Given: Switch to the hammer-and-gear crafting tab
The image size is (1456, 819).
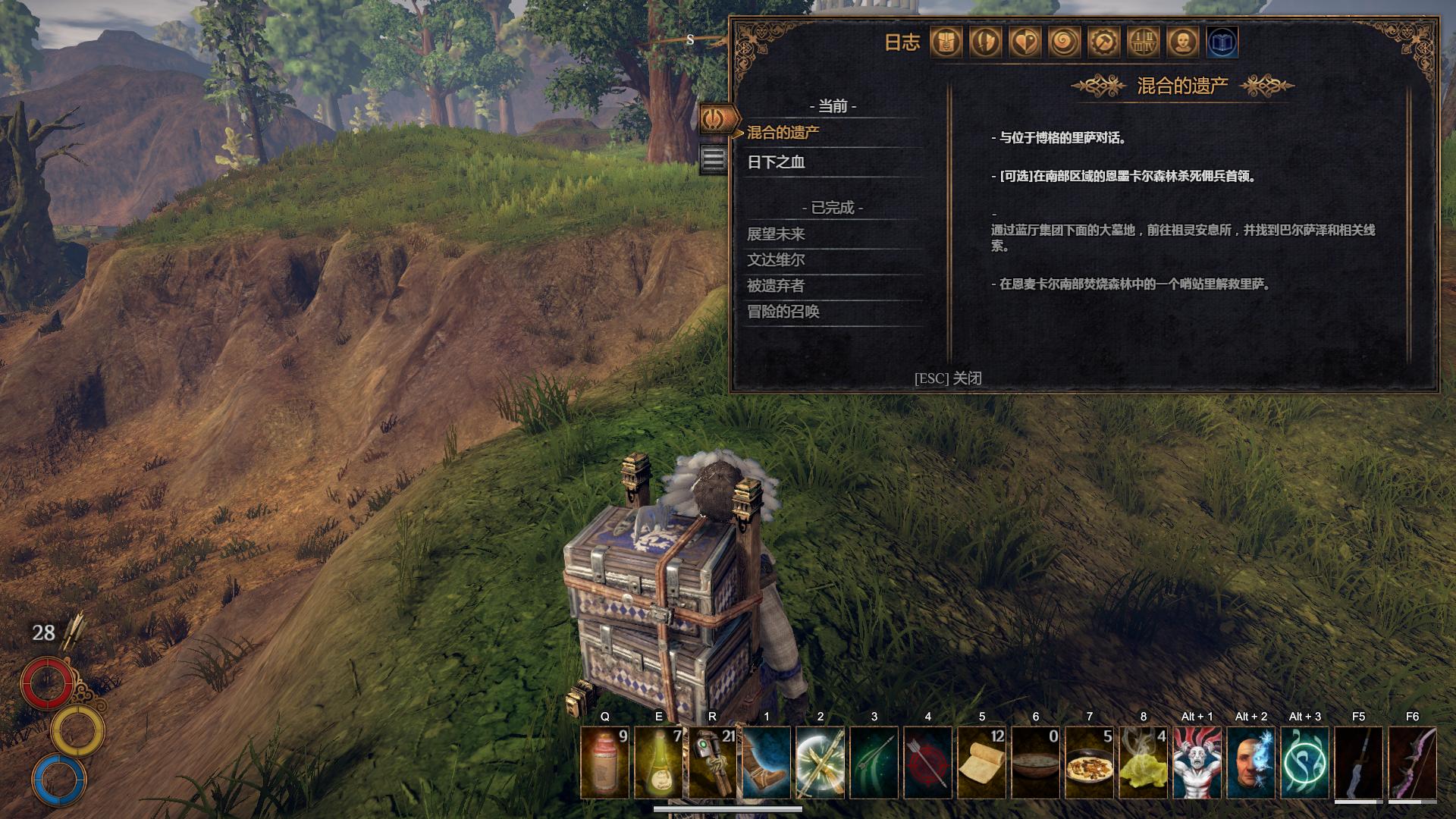Looking at the screenshot, I should coord(1103,42).
